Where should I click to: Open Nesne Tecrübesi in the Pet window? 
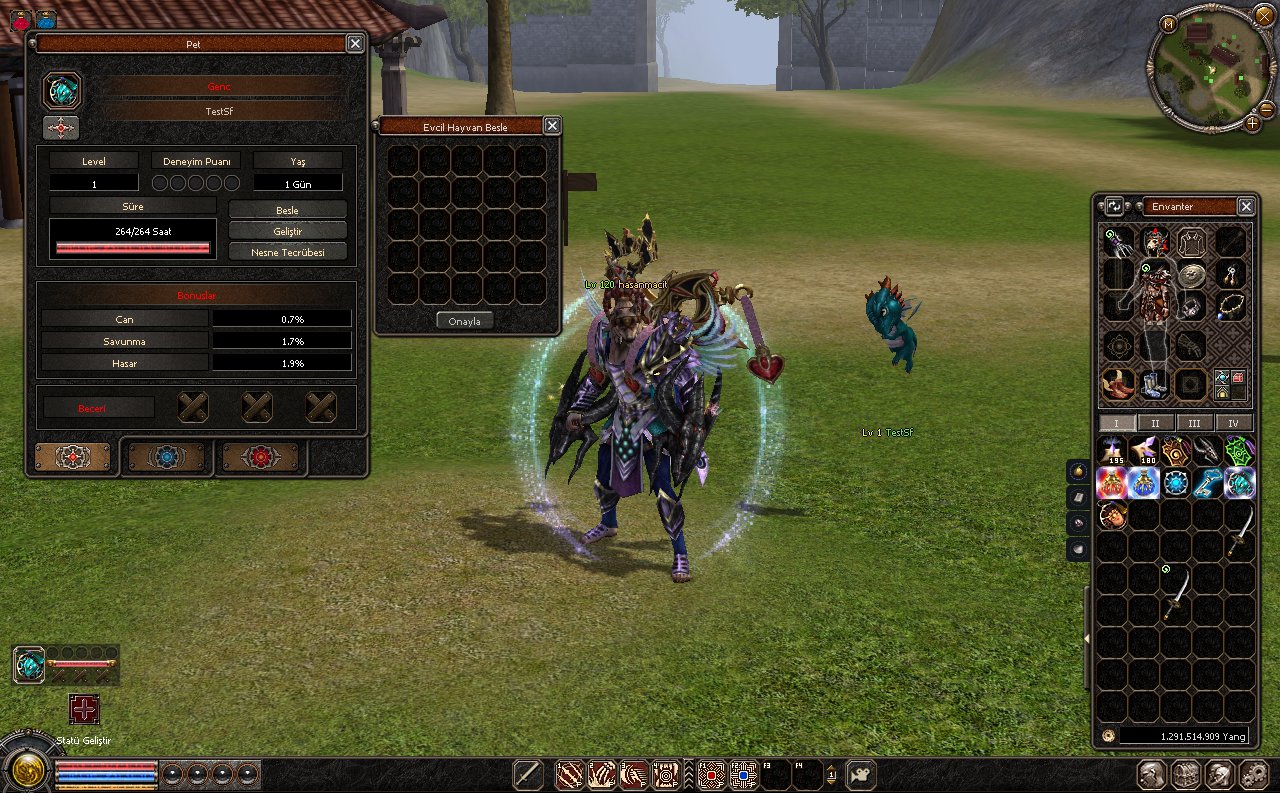pyautogui.click(x=288, y=252)
